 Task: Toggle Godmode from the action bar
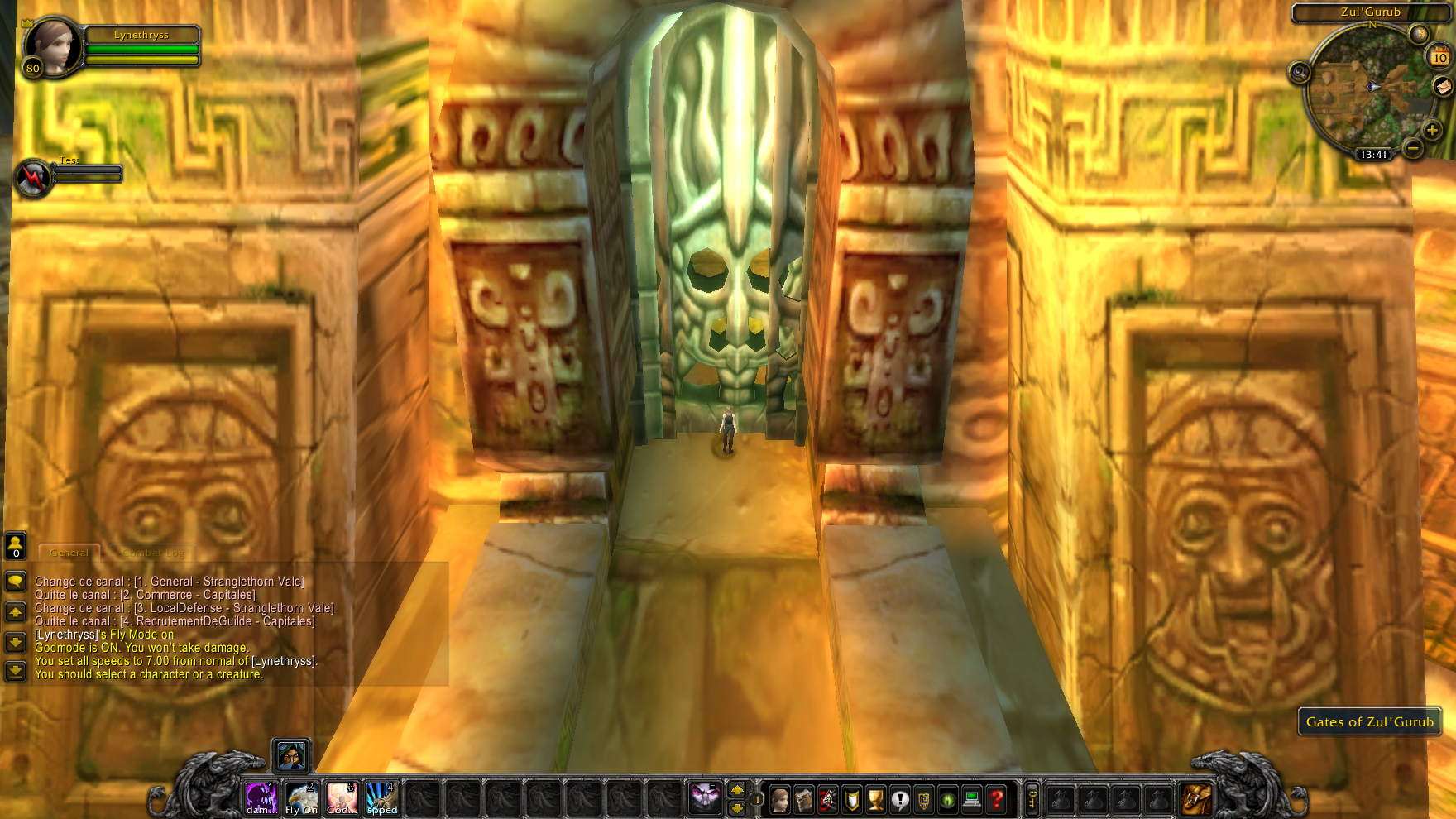340,797
